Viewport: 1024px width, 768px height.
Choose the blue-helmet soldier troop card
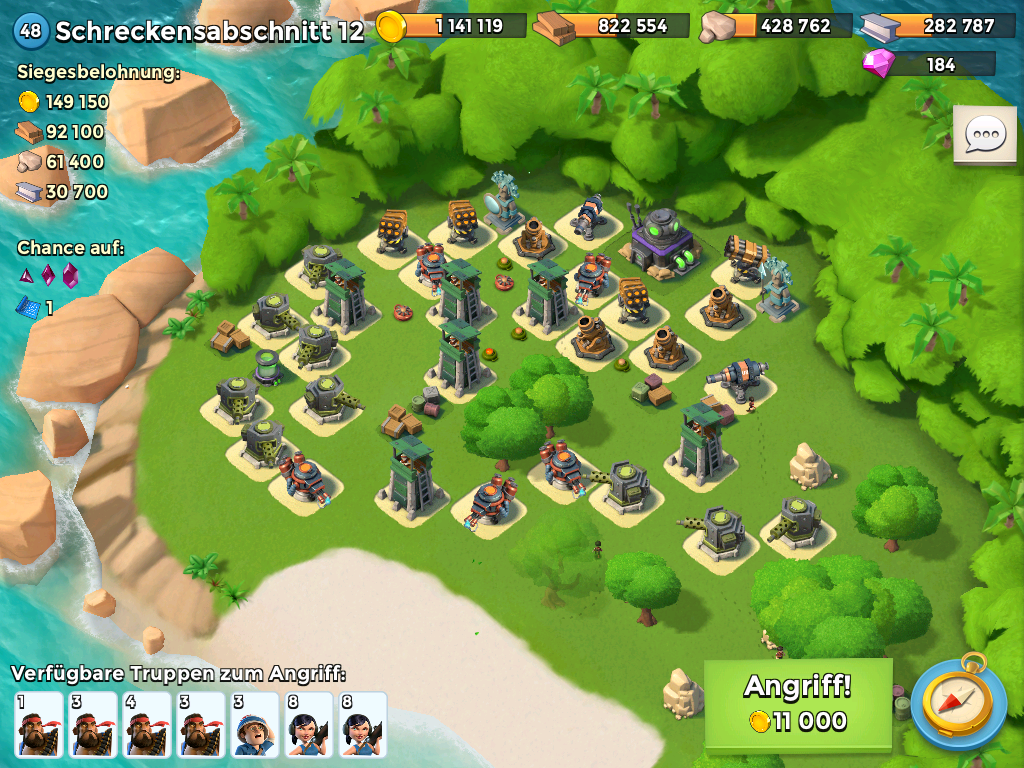click(x=255, y=724)
